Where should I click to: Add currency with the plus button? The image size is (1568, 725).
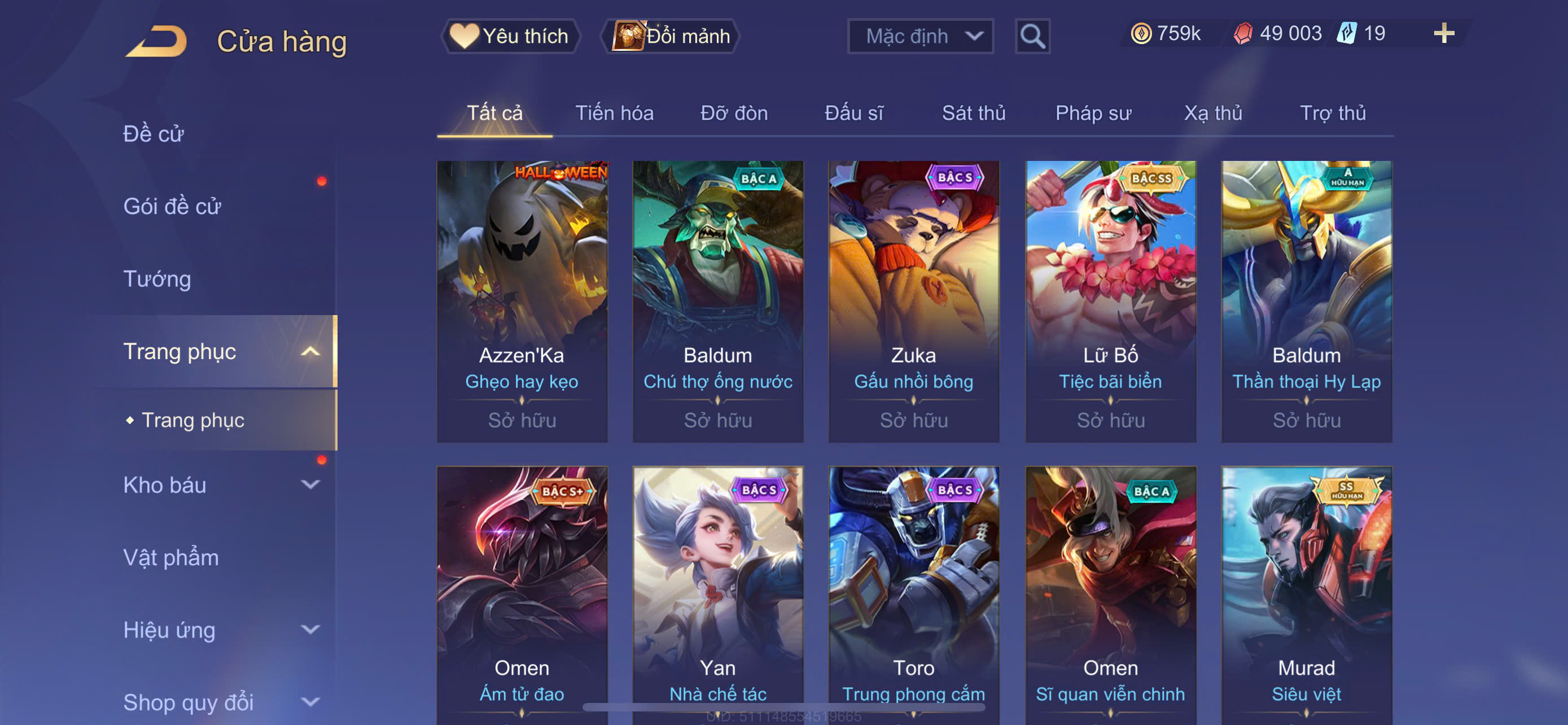pyautogui.click(x=1443, y=33)
